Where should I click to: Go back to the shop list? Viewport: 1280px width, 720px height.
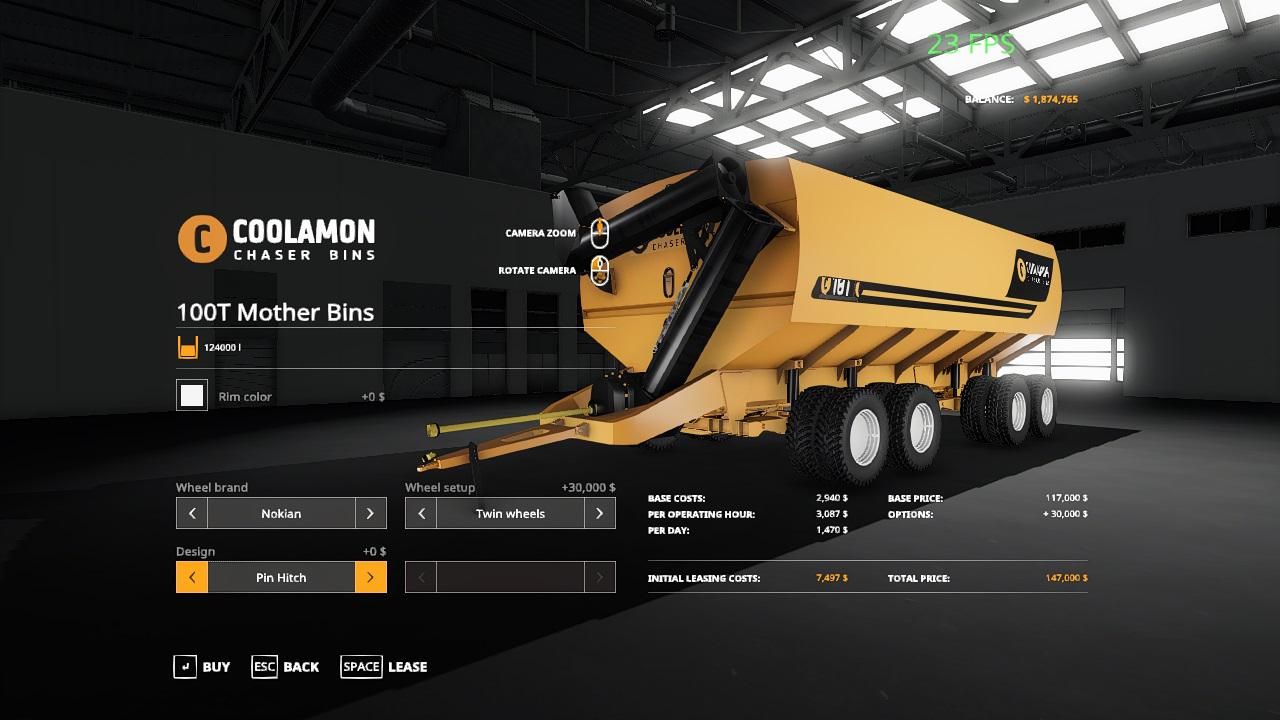point(286,667)
